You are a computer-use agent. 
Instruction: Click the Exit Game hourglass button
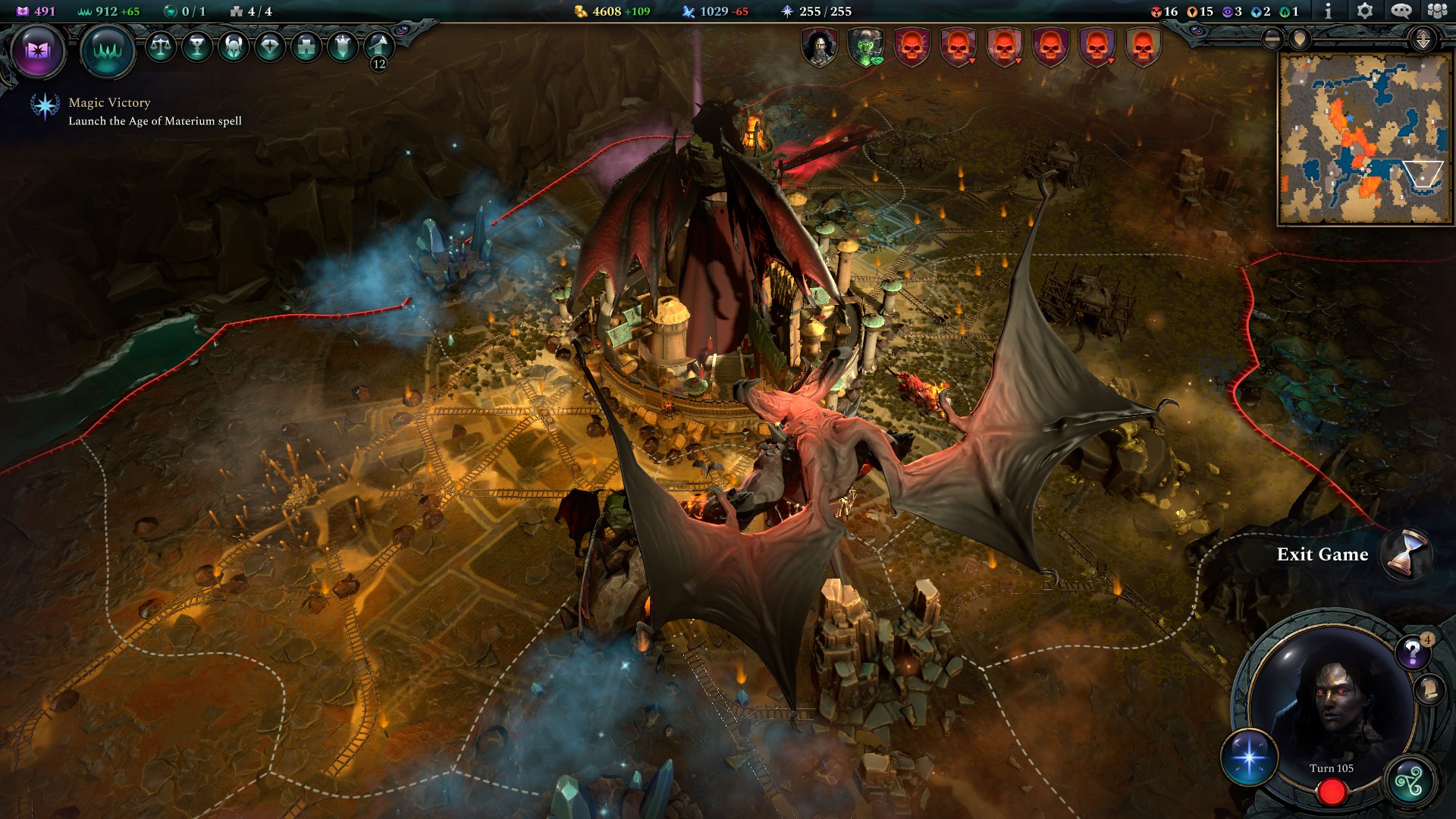(1405, 554)
